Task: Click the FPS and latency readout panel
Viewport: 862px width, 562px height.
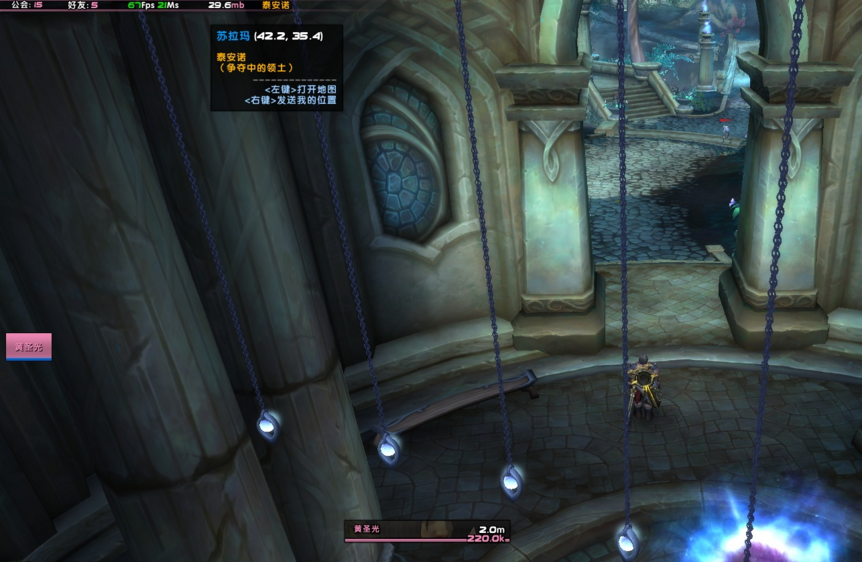Action: 153,5
